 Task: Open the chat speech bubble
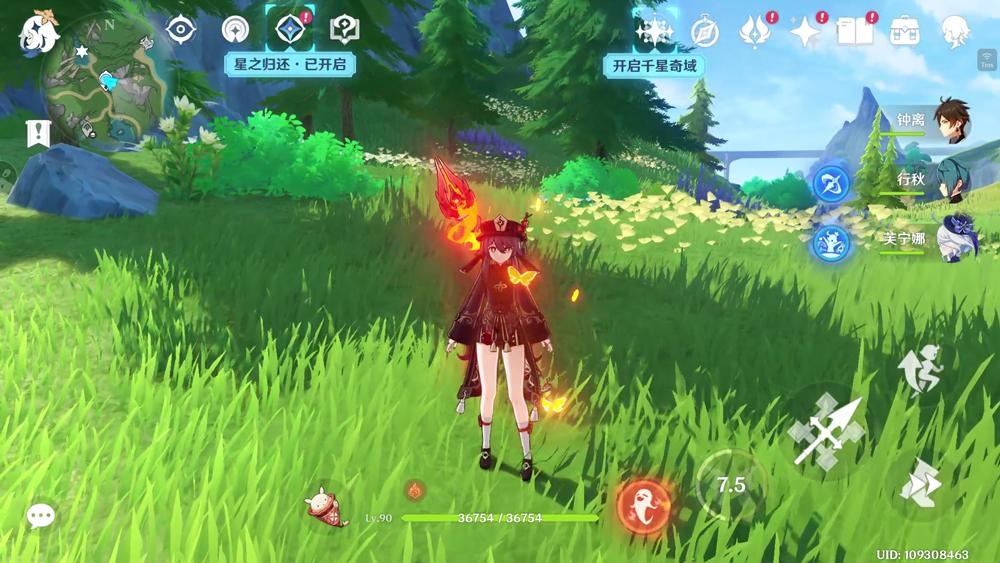[40, 515]
